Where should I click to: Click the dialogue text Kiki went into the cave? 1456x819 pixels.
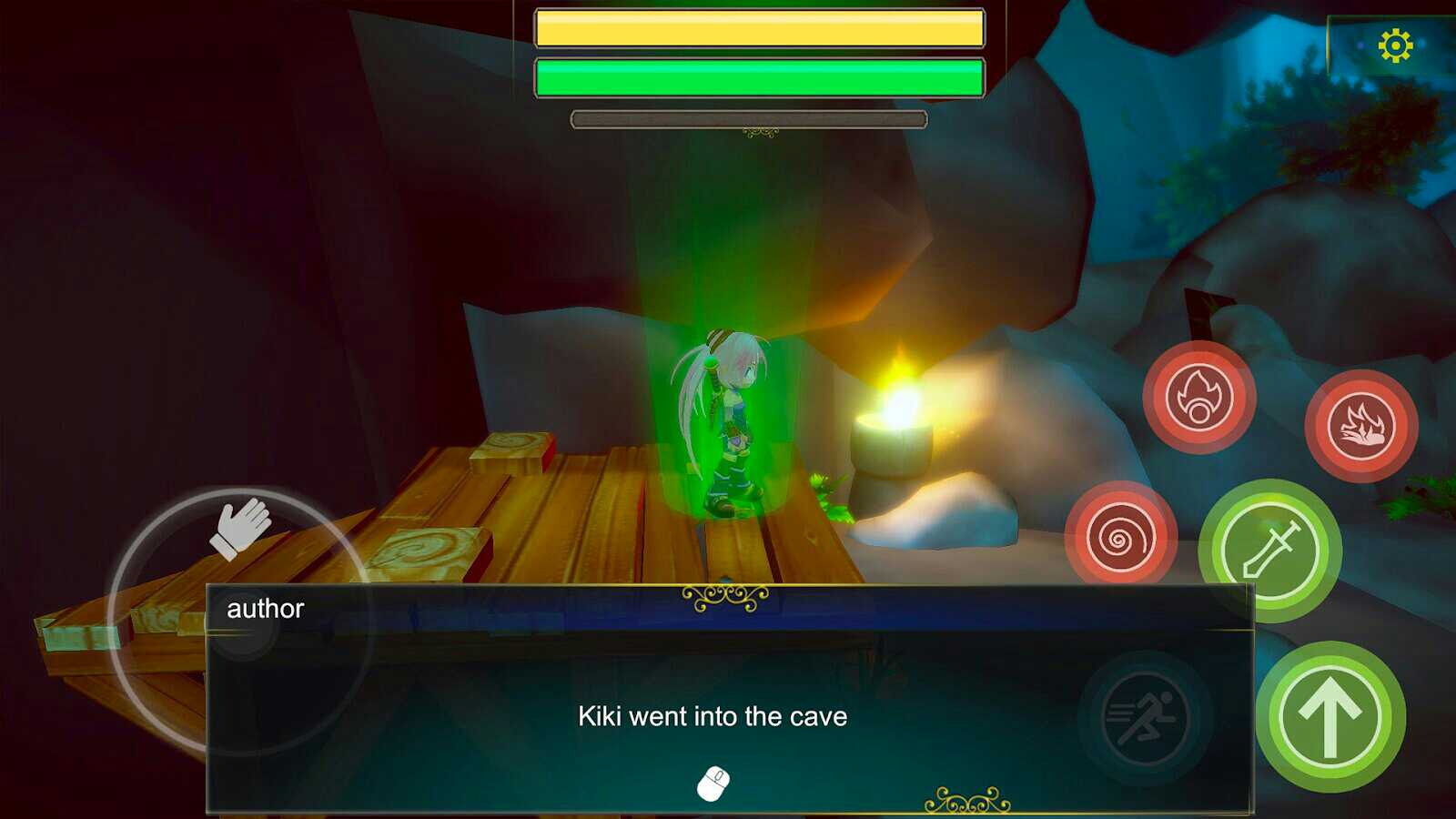713,716
